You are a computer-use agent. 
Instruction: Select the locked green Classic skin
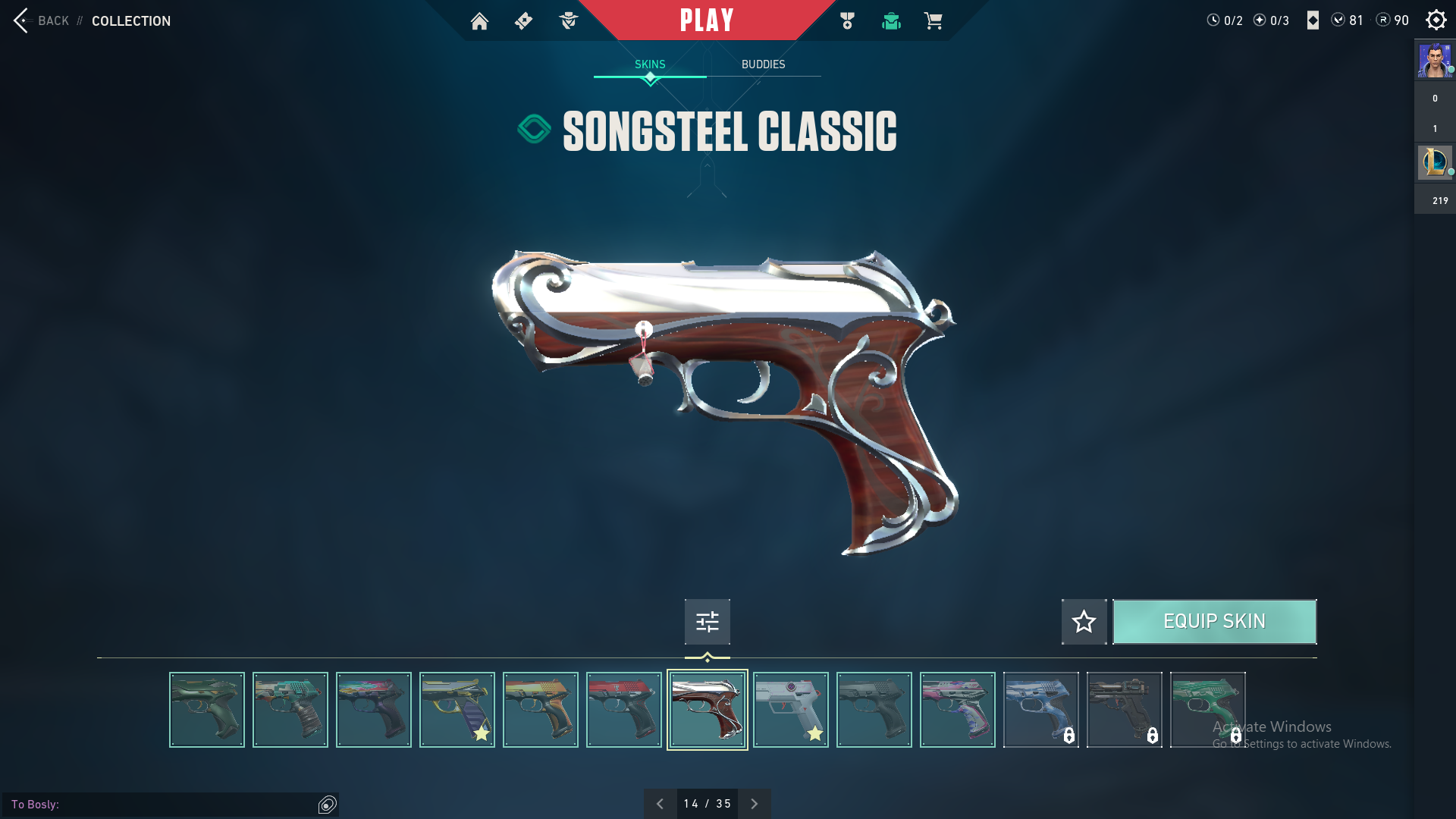[1208, 710]
